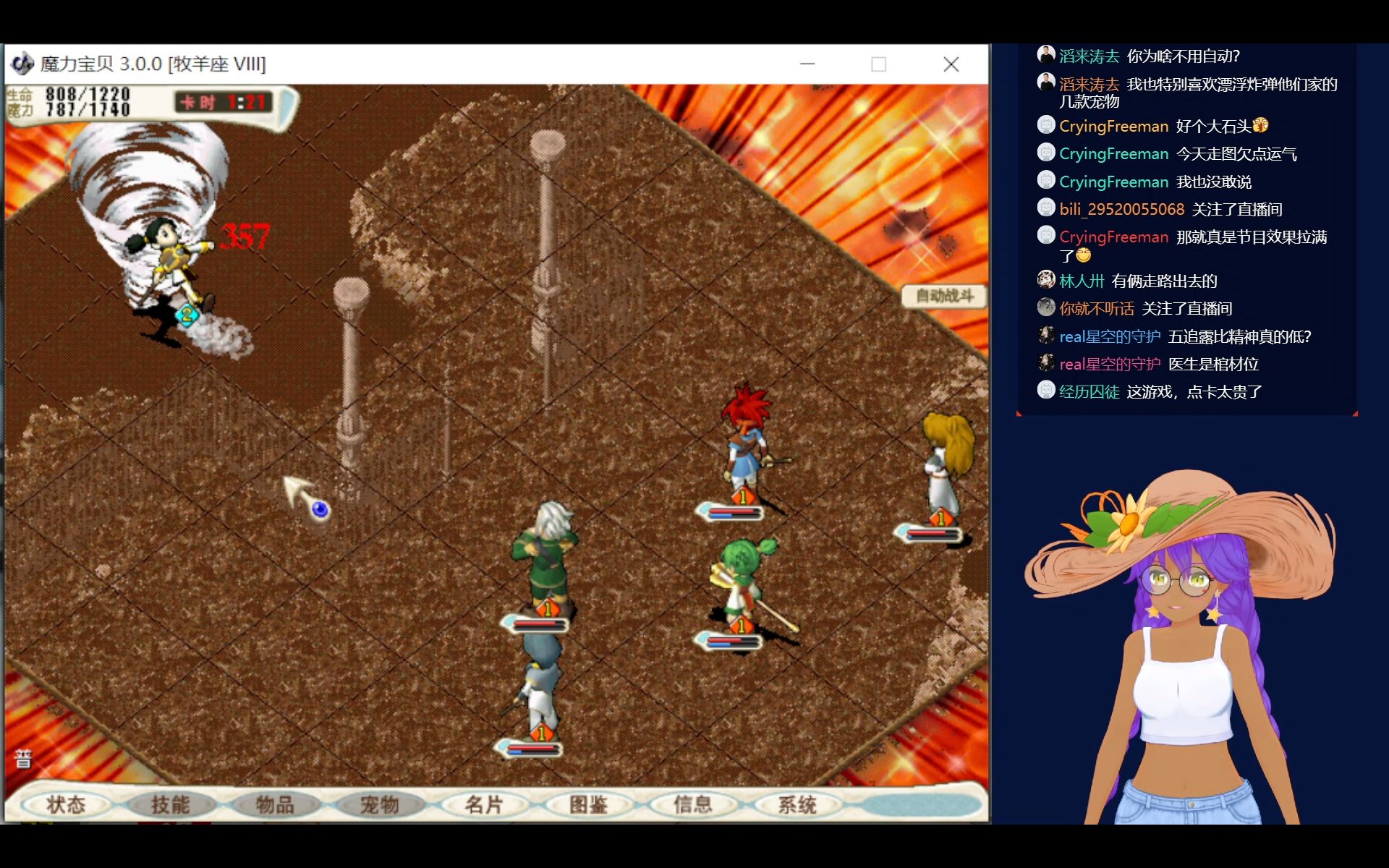Open the 技能 skills menu
This screenshot has height=868, width=1389.
(171, 804)
